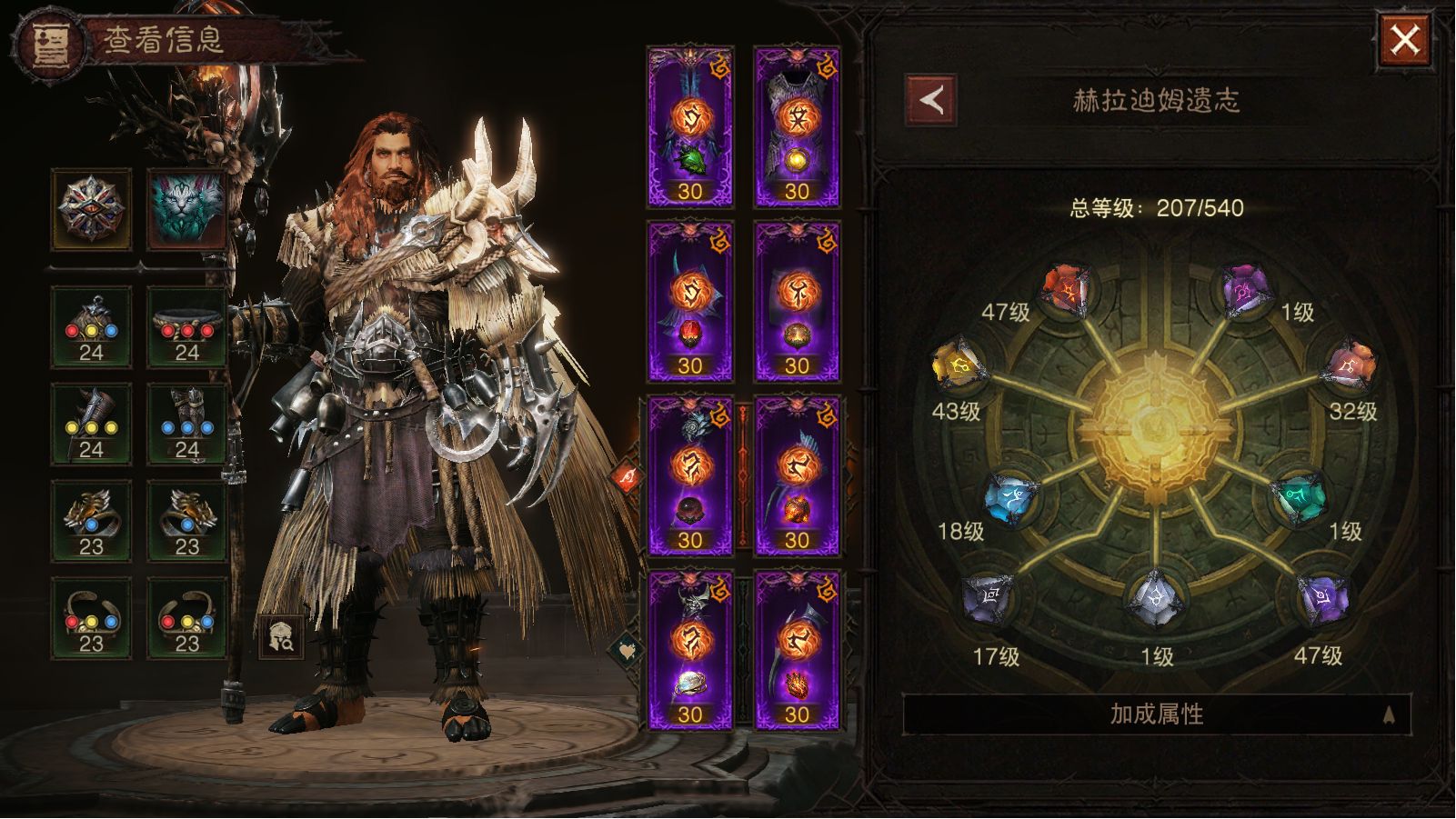This screenshot has width=1456, height=819.
Task: Select the level 47 red-orange gem node
Action: tap(1067, 291)
